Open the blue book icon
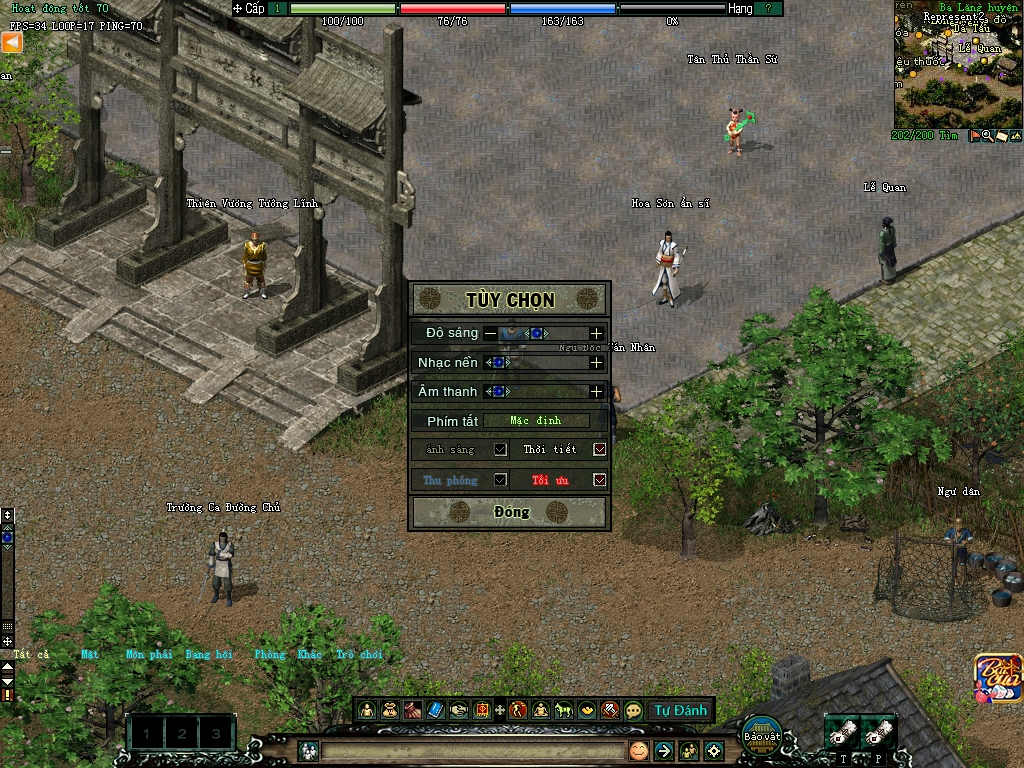Screen dimensions: 1024x768 coord(435,711)
